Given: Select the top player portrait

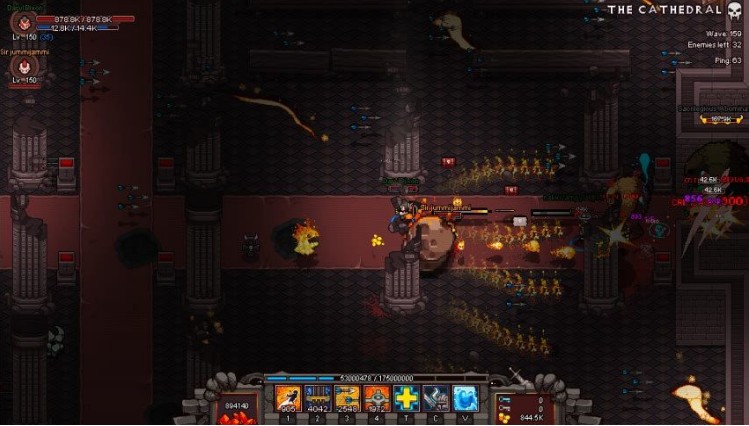Looking at the screenshot, I should [x=22, y=21].
